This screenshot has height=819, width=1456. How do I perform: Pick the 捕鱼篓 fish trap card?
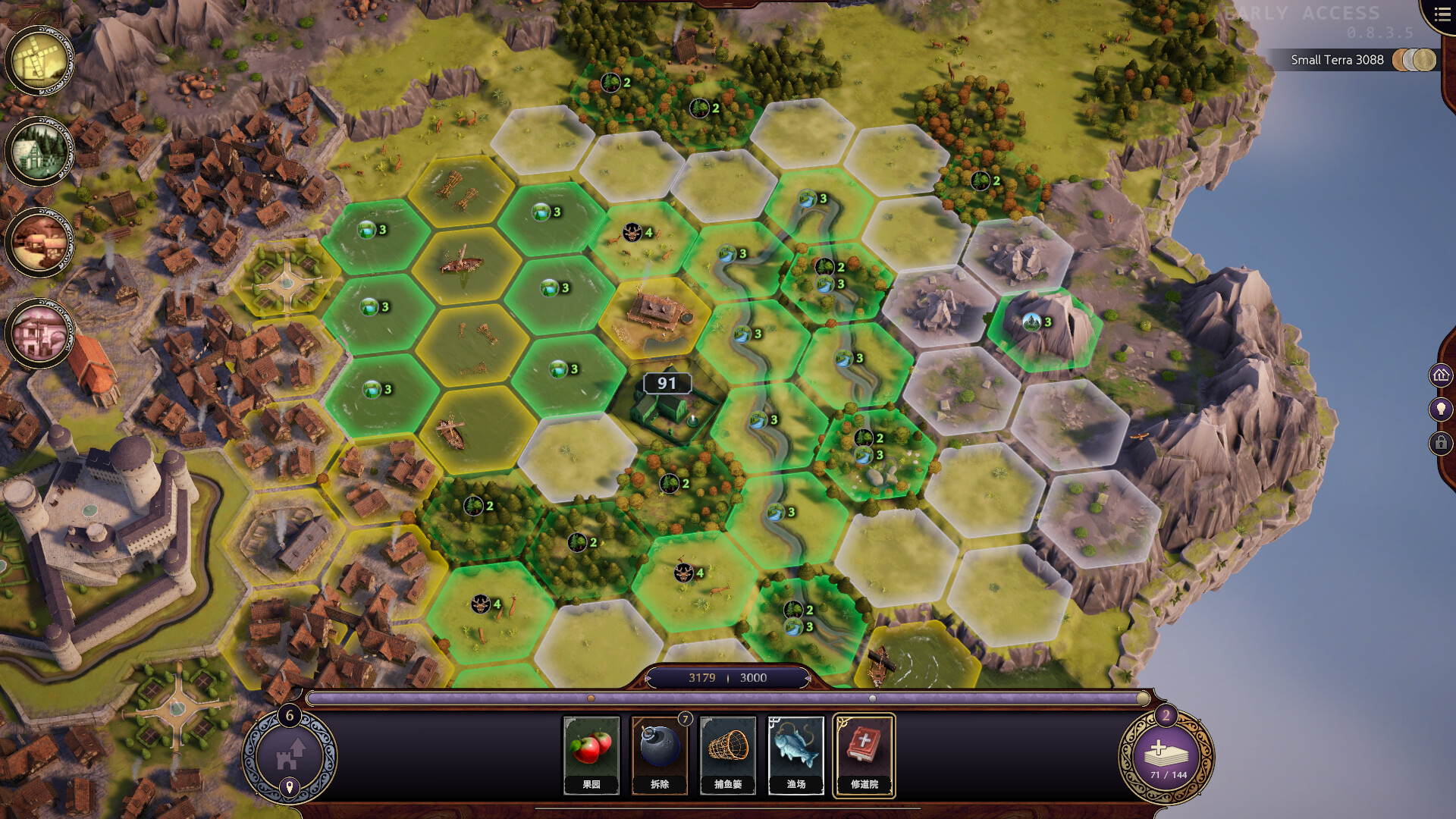(x=727, y=755)
